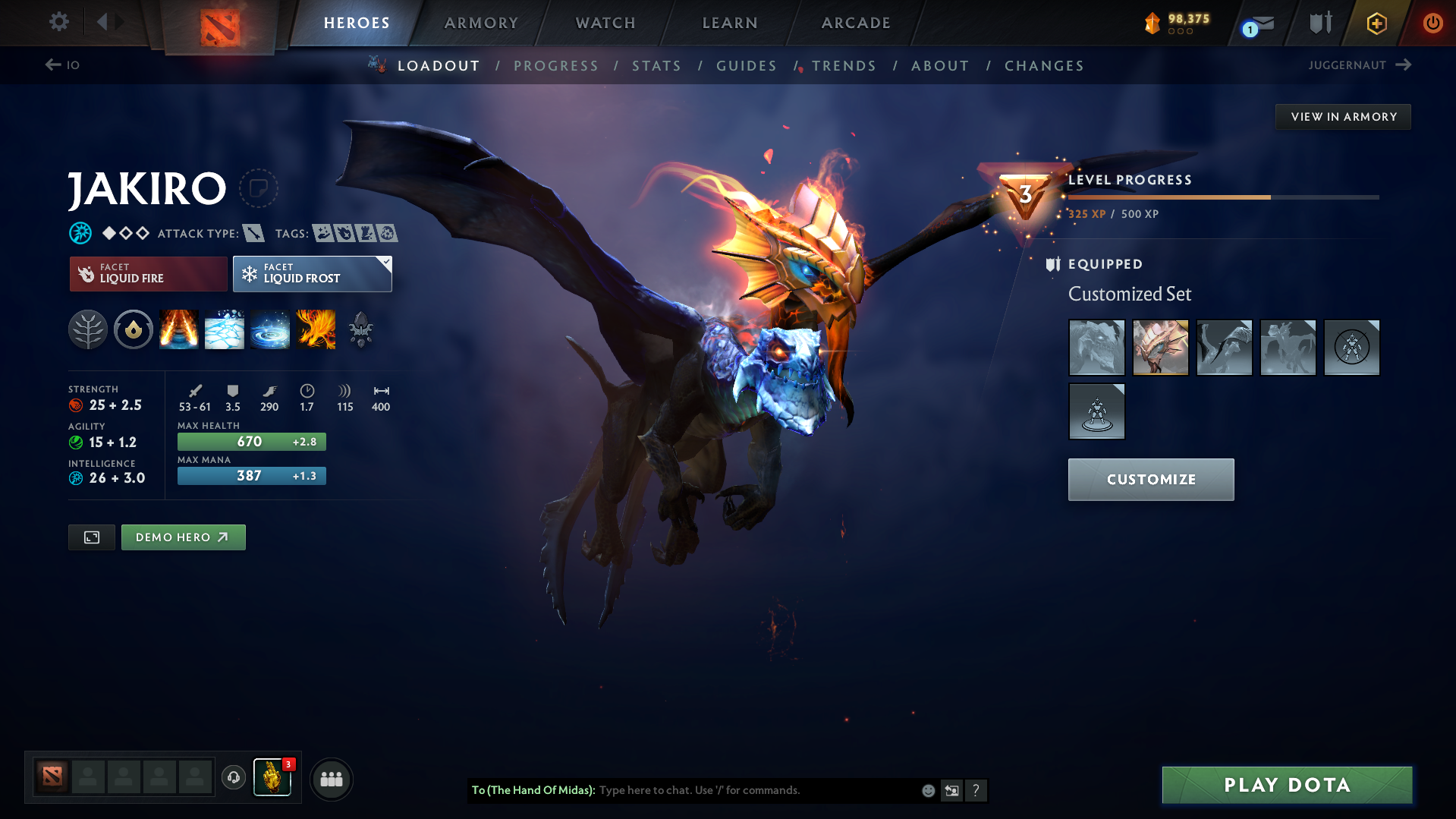Select the Macropyre ability icon
The width and height of the screenshot is (1456, 819).
tap(316, 329)
